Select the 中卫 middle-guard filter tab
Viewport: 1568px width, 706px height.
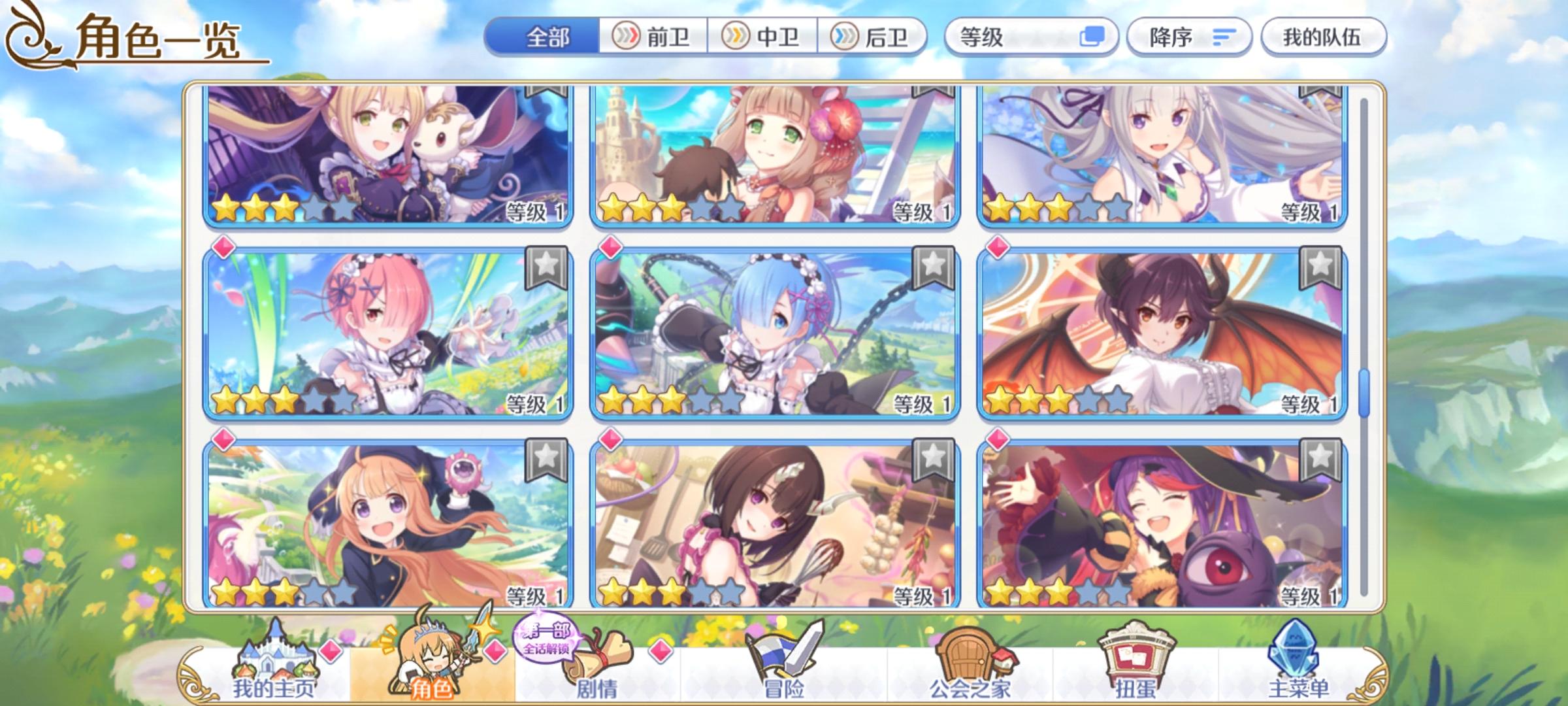pos(761,38)
